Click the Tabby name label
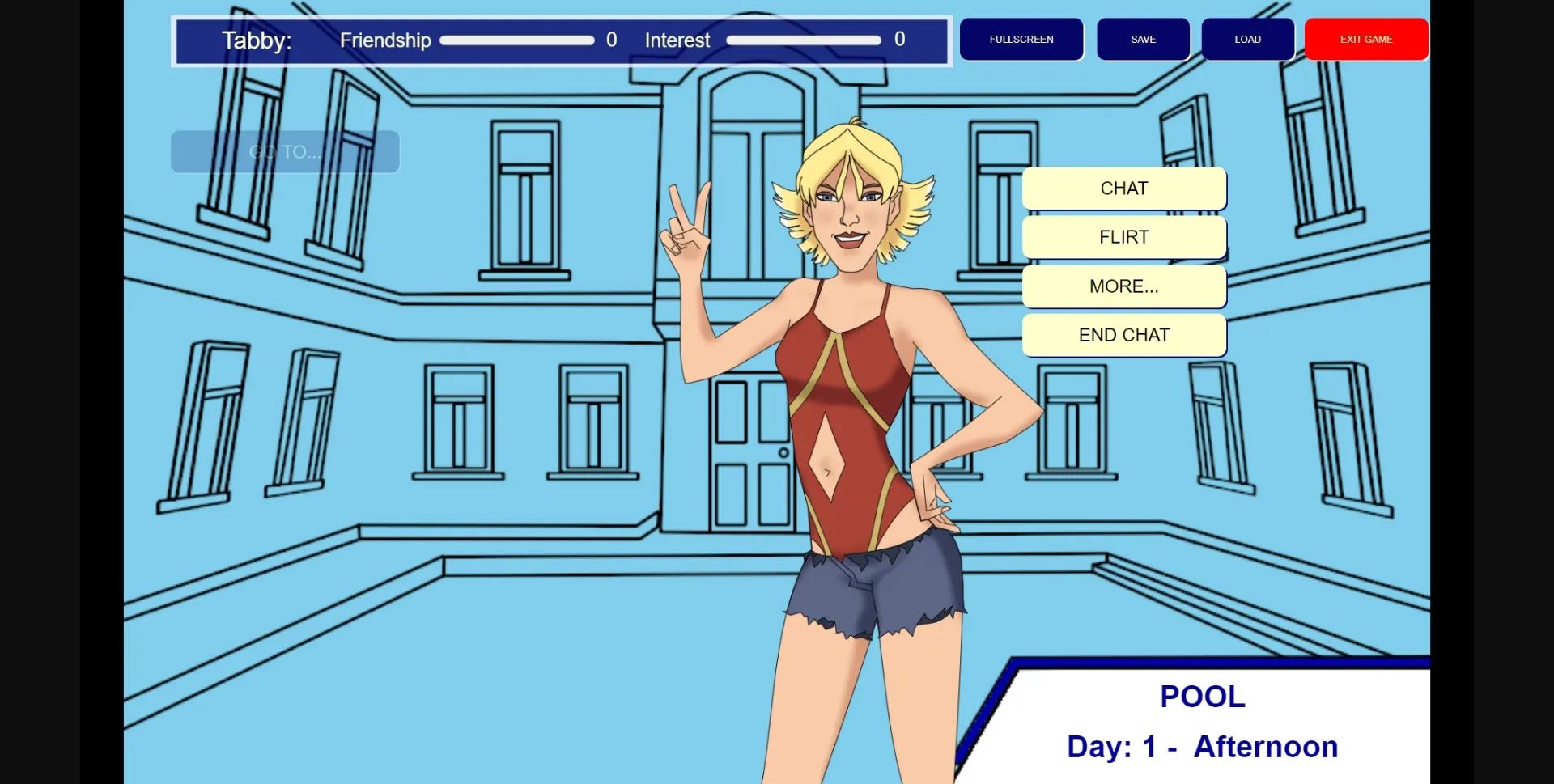1554x784 pixels. [x=257, y=41]
